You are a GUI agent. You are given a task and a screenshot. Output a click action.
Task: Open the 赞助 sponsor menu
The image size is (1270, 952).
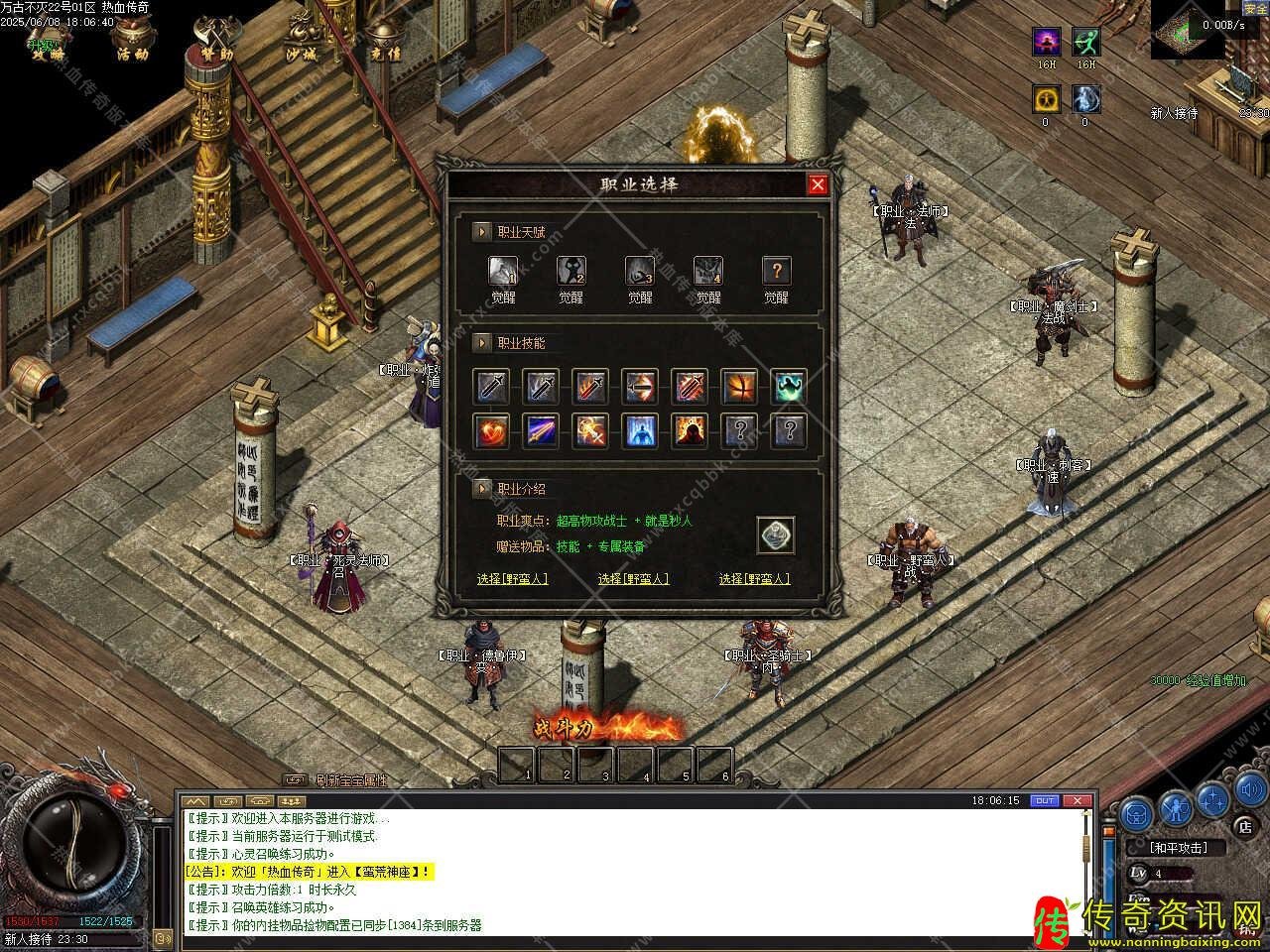click(x=216, y=40)
